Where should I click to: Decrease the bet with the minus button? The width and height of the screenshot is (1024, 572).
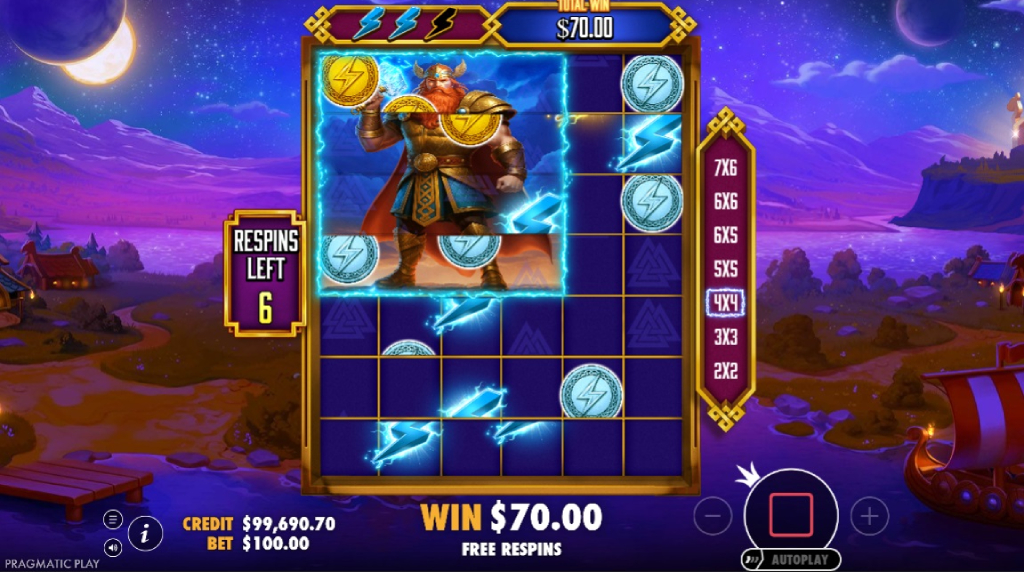712,516
